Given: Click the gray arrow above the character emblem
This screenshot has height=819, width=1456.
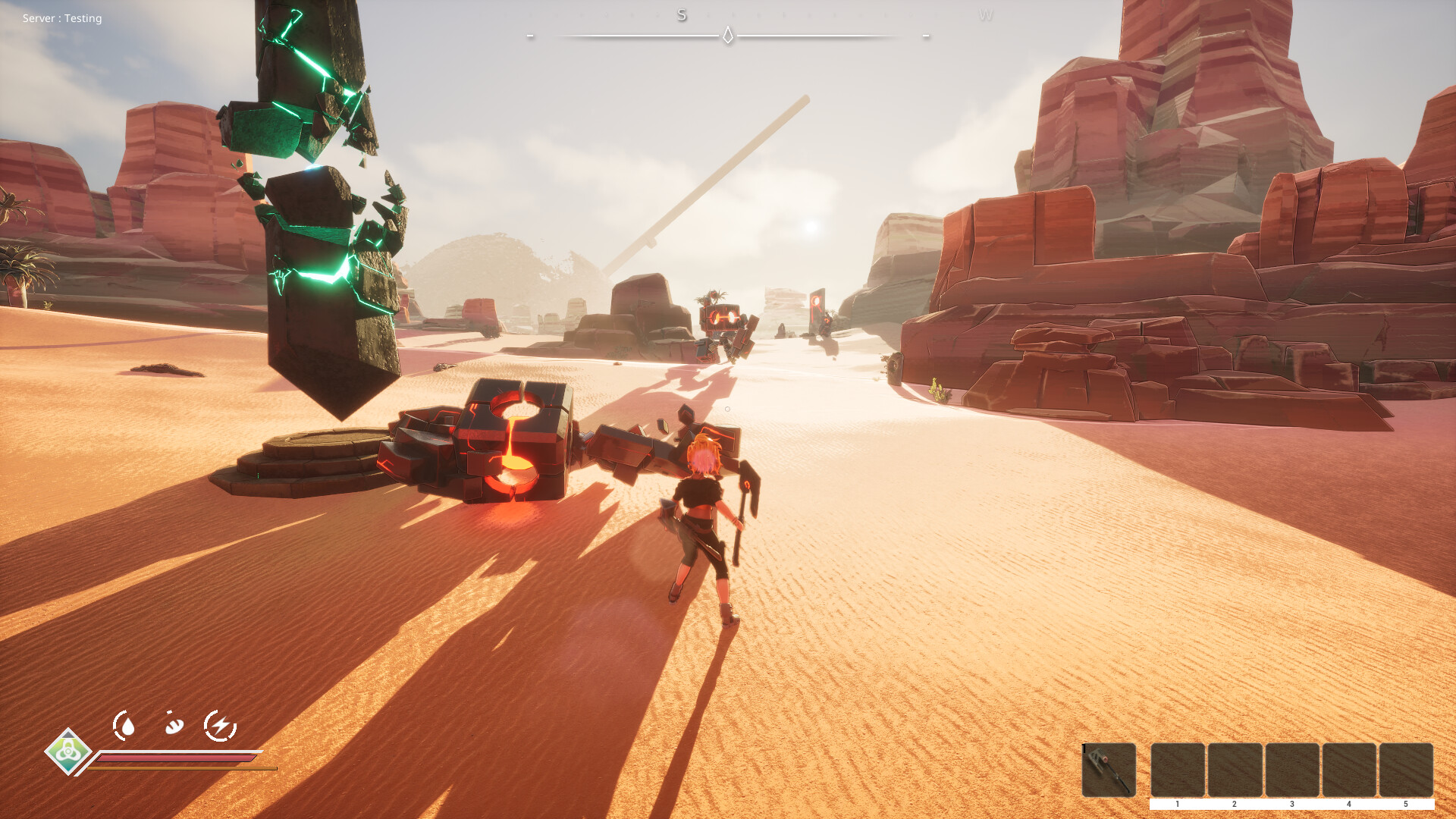Looking at the screenshot, I should (68, 735).
